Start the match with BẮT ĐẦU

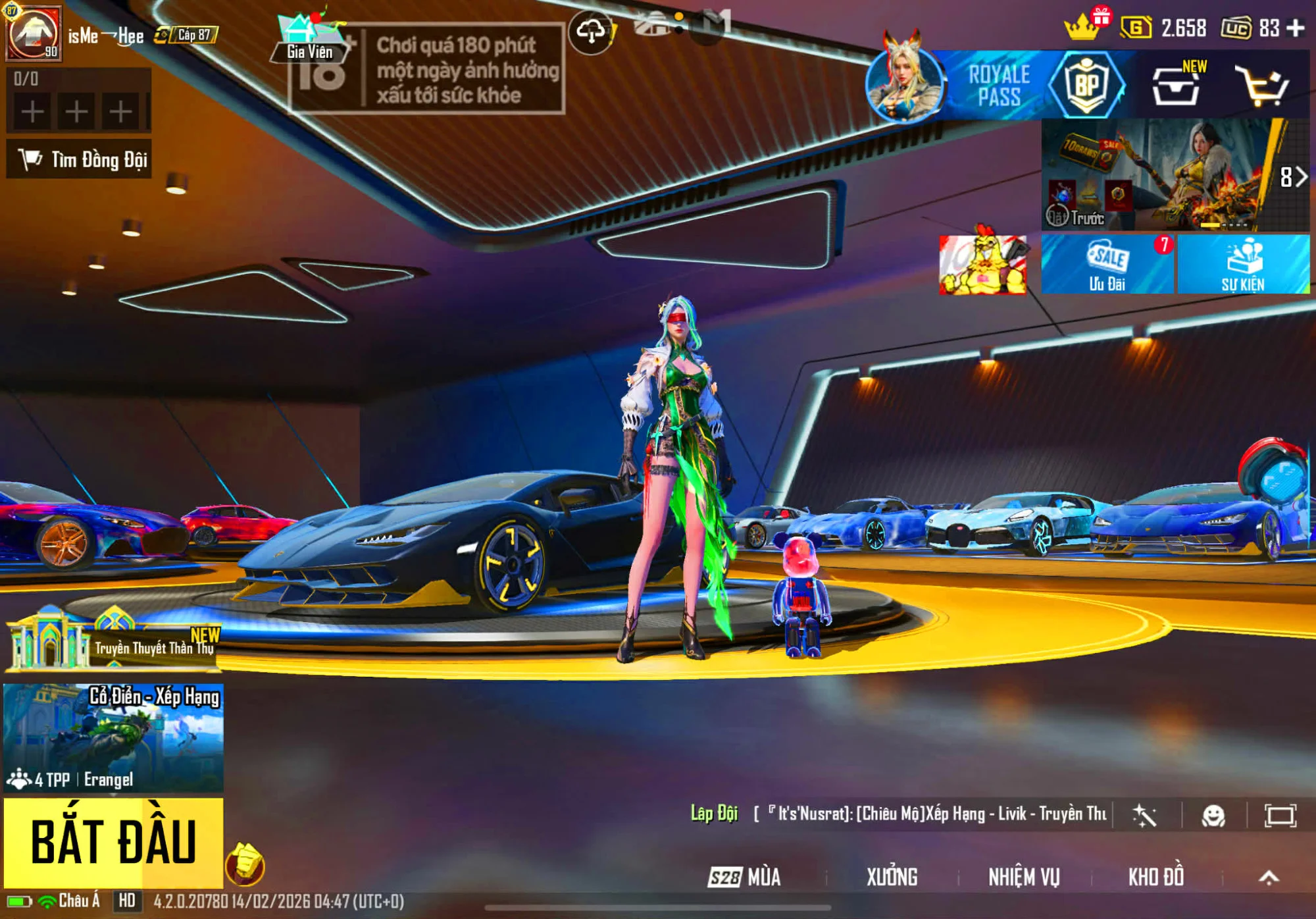(x=113, y=842)
